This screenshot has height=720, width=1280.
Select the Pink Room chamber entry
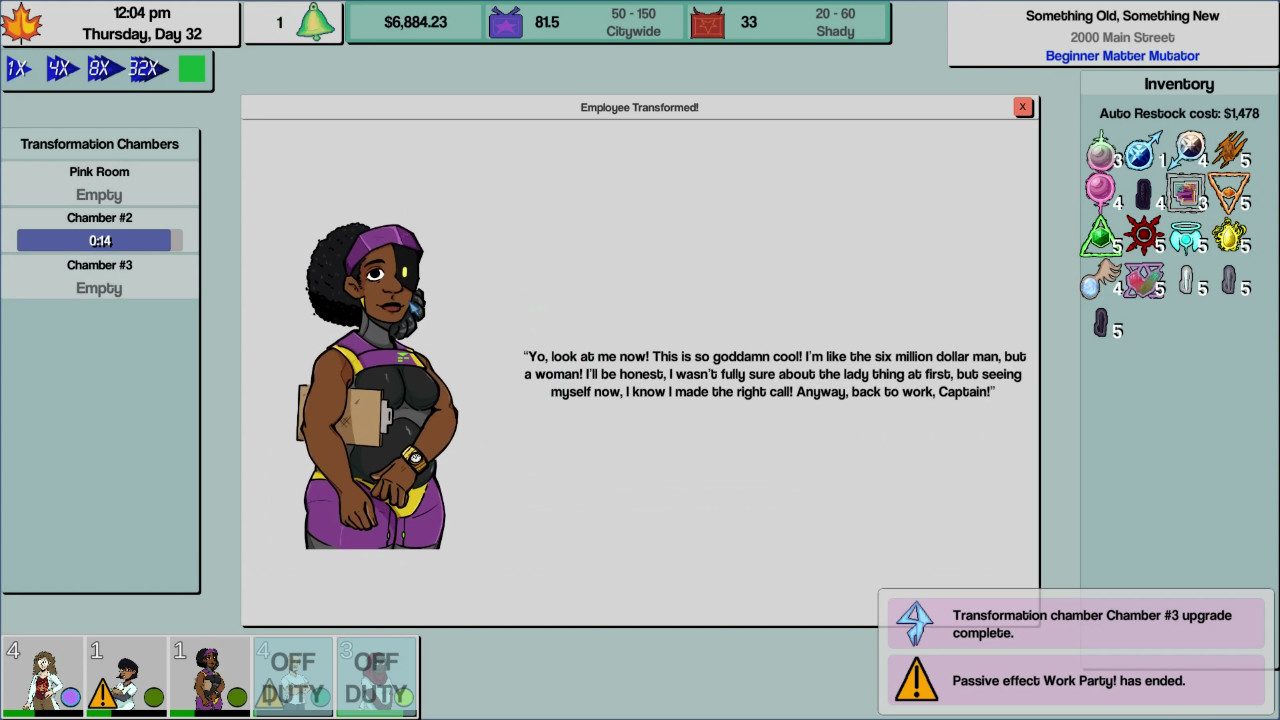(x=99, y=183)
